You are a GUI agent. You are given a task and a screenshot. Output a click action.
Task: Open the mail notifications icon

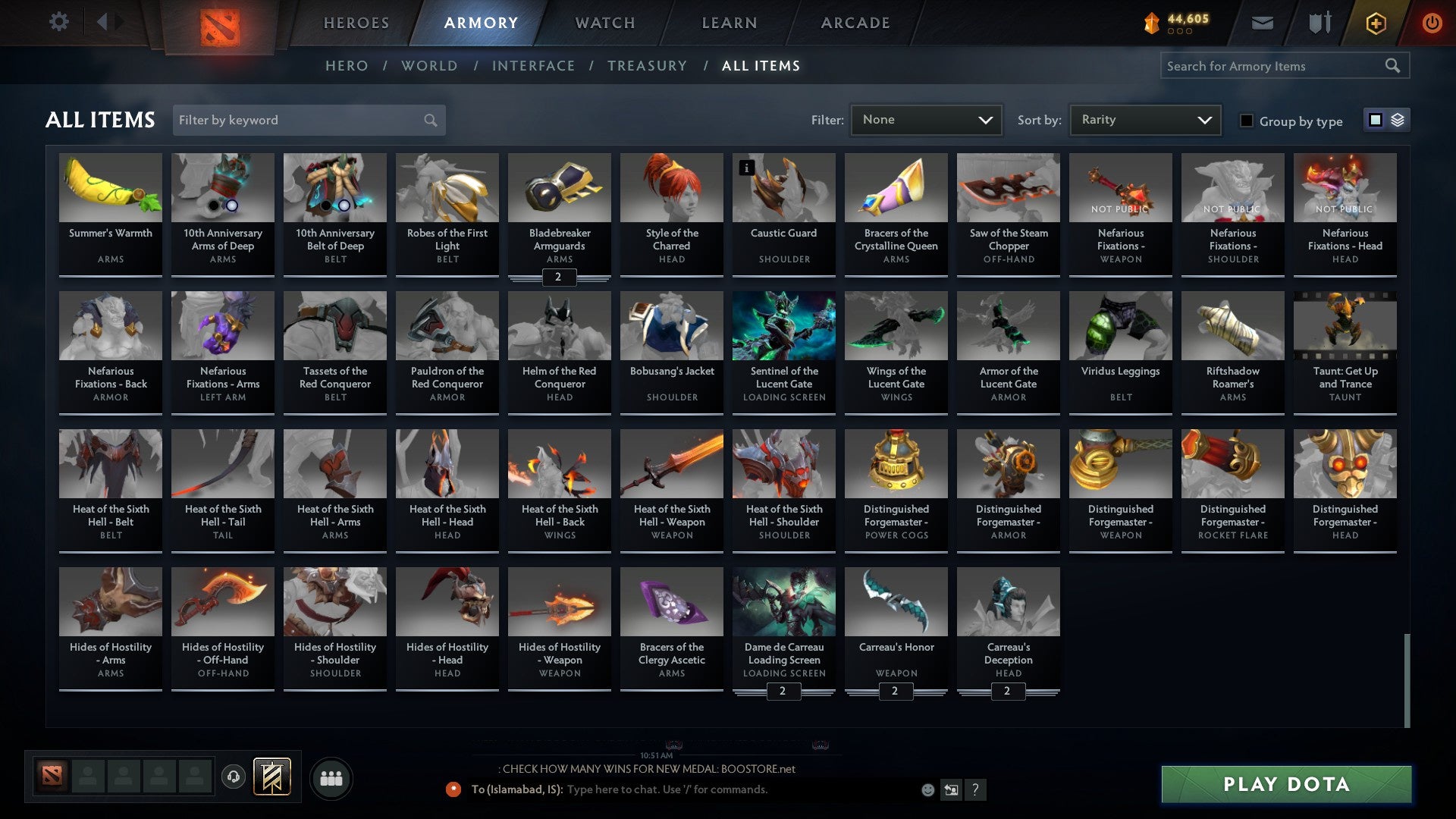pyautogui.click(x=1262, y=22)
